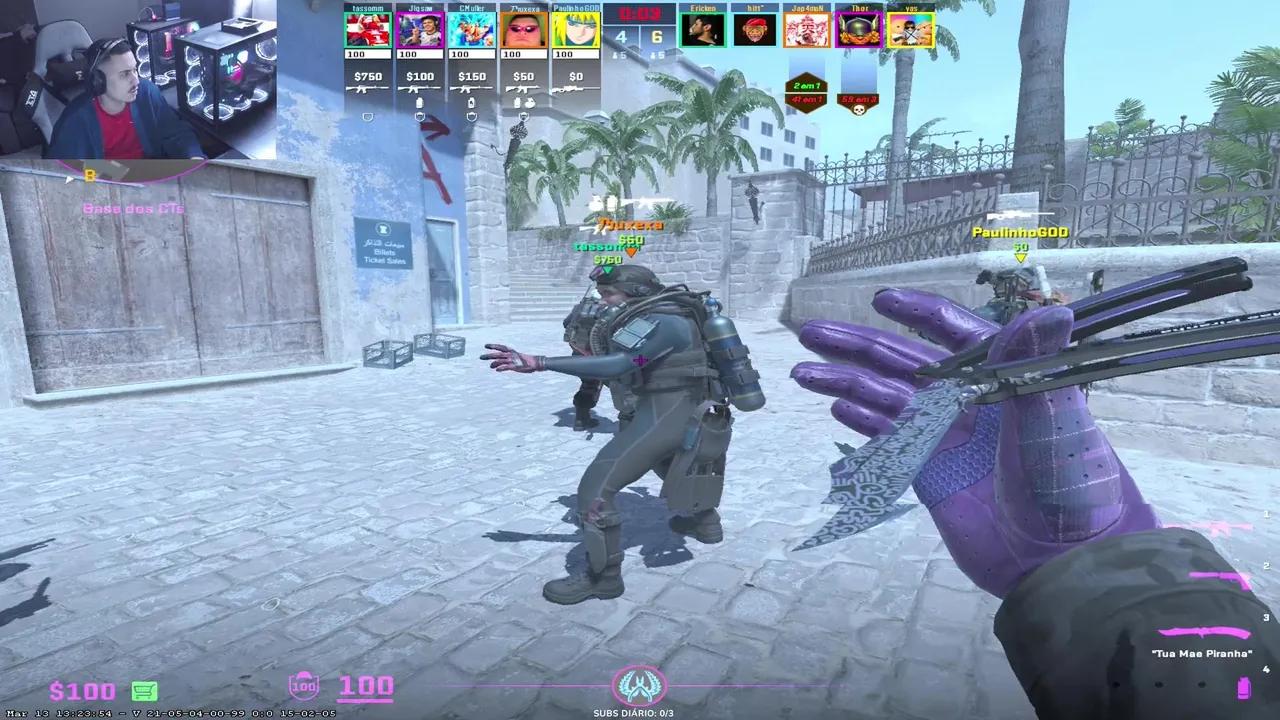Click the skull icon in the kill feed

(859, 108)
